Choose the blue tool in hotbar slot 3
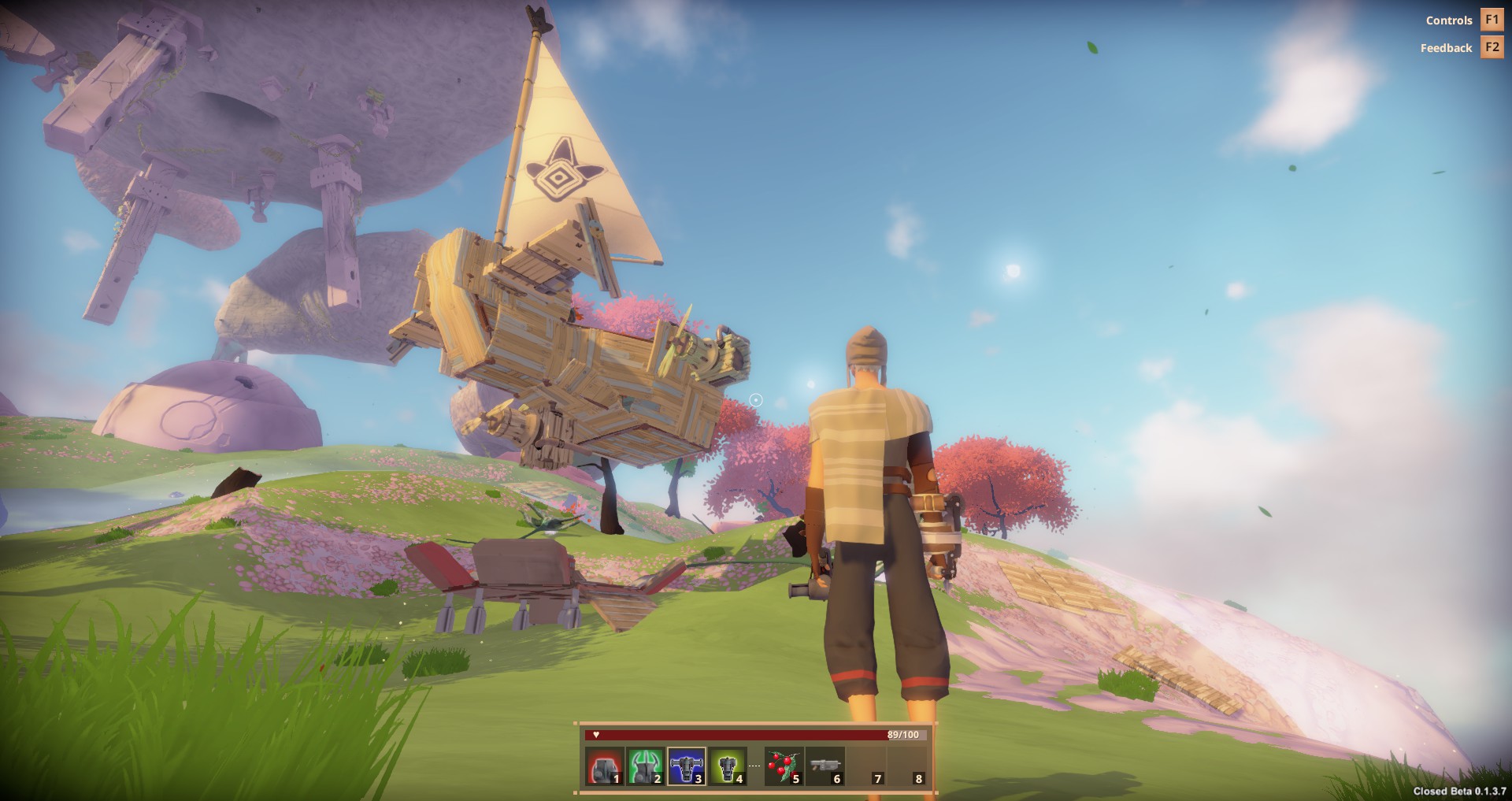 [687, 766]
